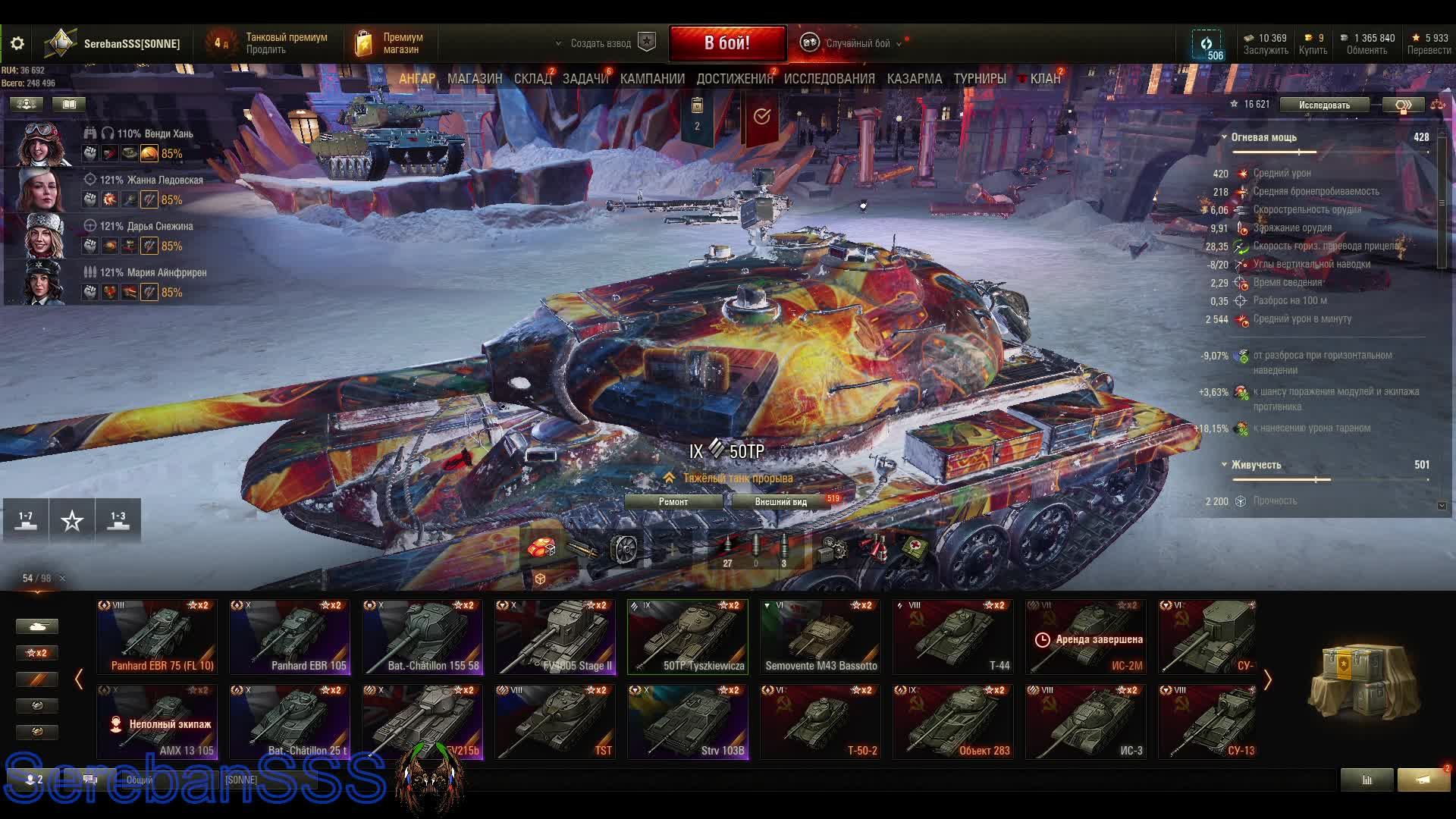The width and height of the screenshot is (1456, 819).
Task: Open the КЛАН tab
Action: coord(1044,79)
